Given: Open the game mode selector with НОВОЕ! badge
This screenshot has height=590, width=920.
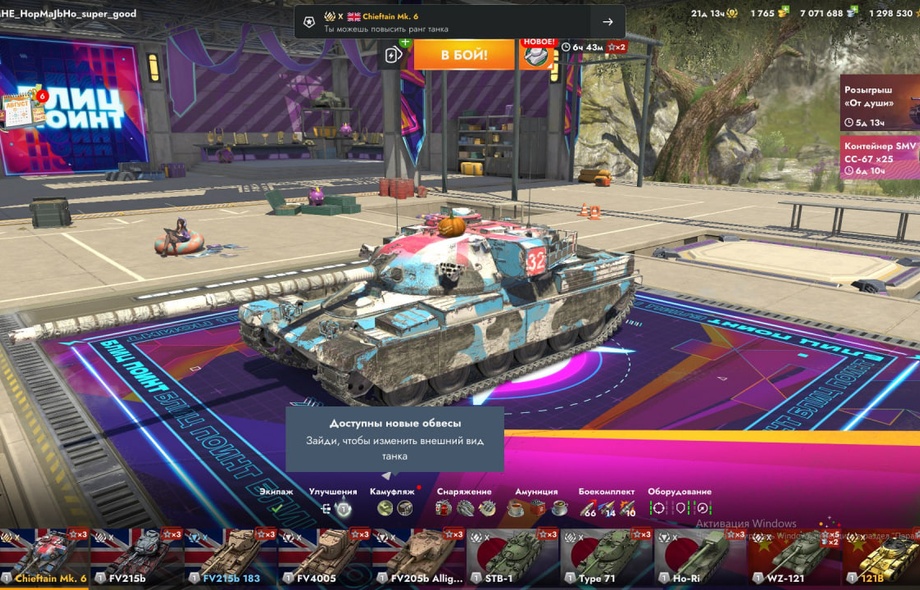Looking at the screenshot, I should point(536,54).
